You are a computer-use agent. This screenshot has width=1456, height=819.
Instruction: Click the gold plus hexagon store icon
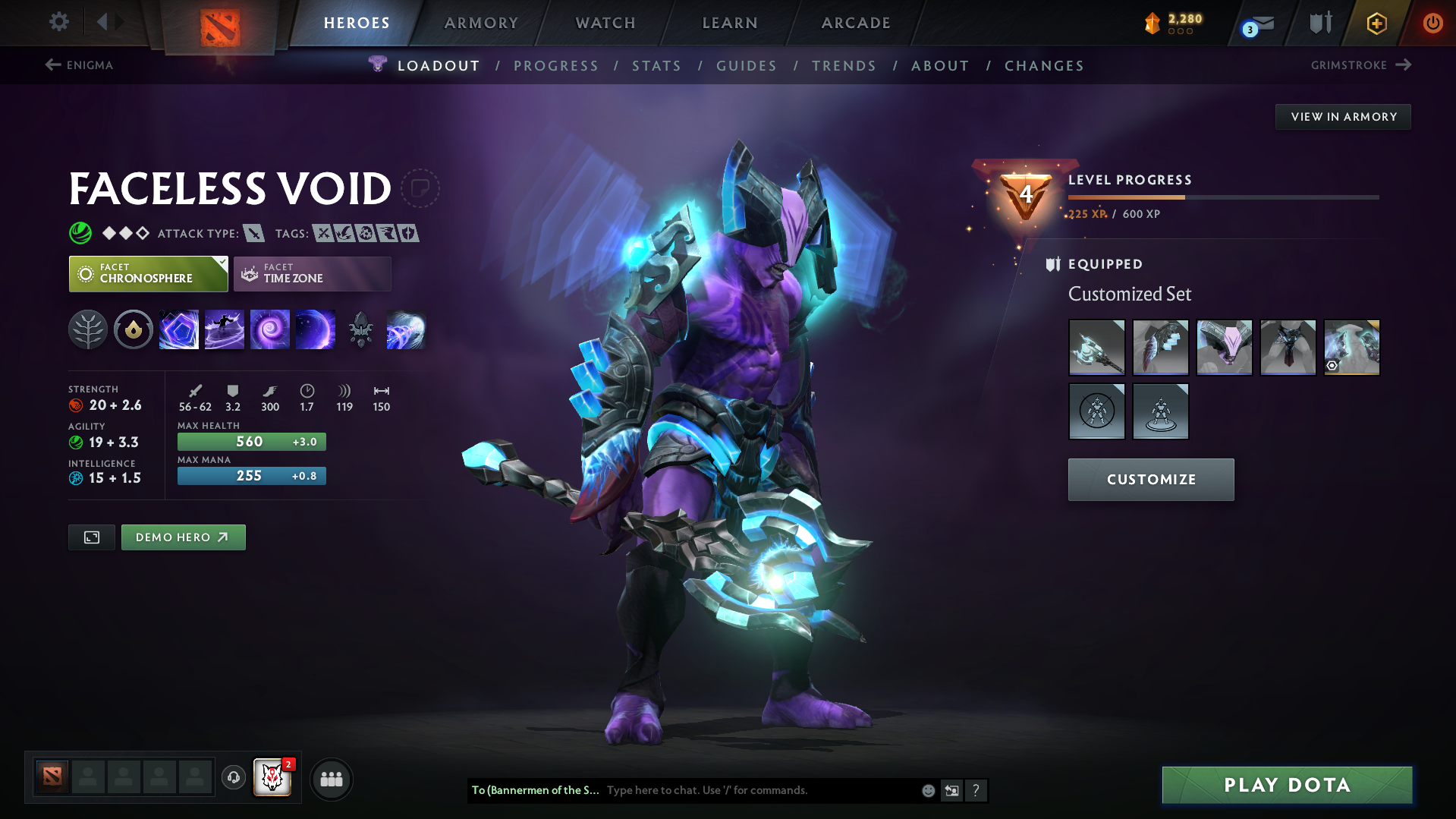coord(1376,23)
